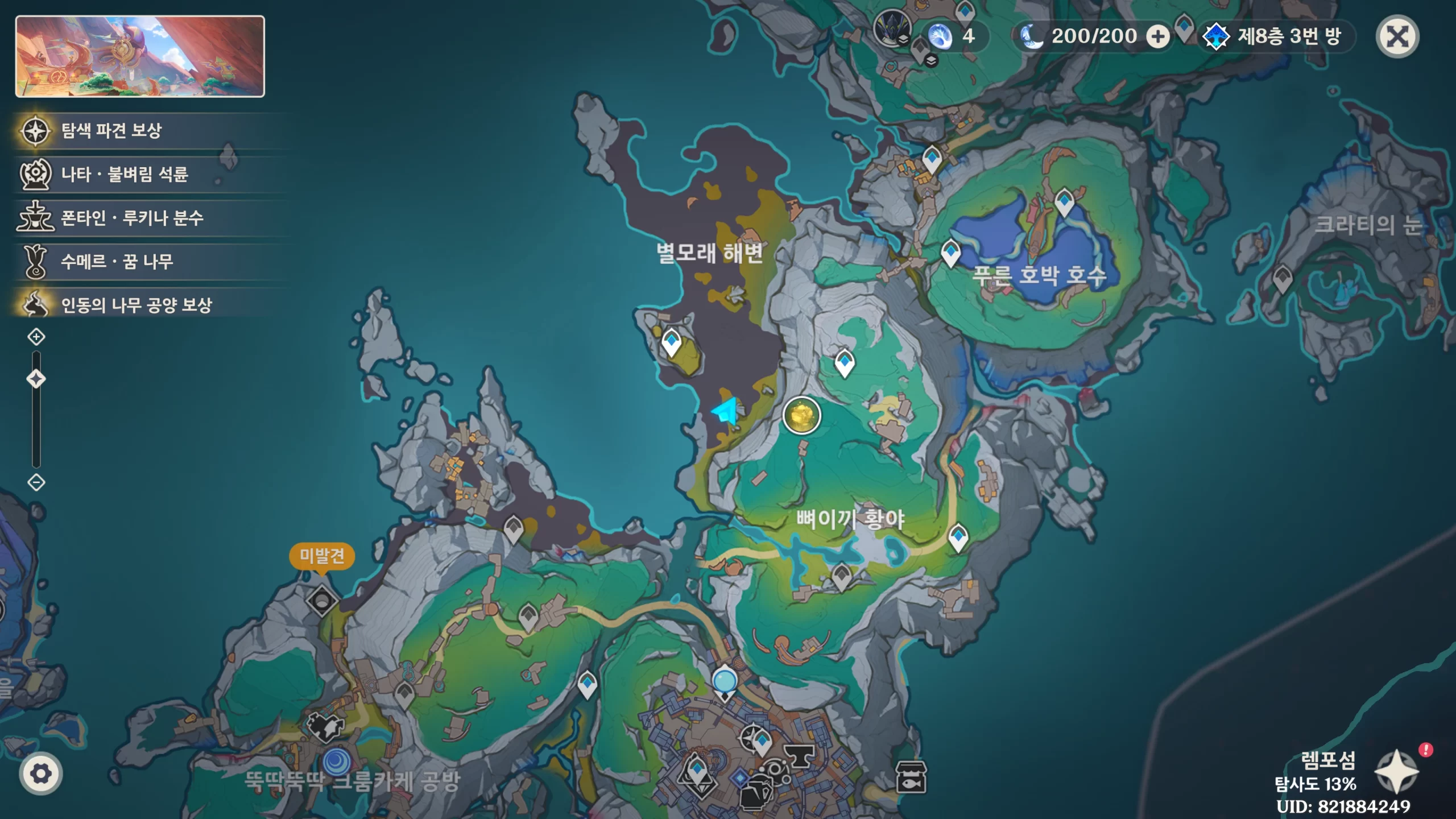Open 폰타인 · 루키나 분수 entry
Viewport: 1456px width, 819px height.
click(131, 218)
